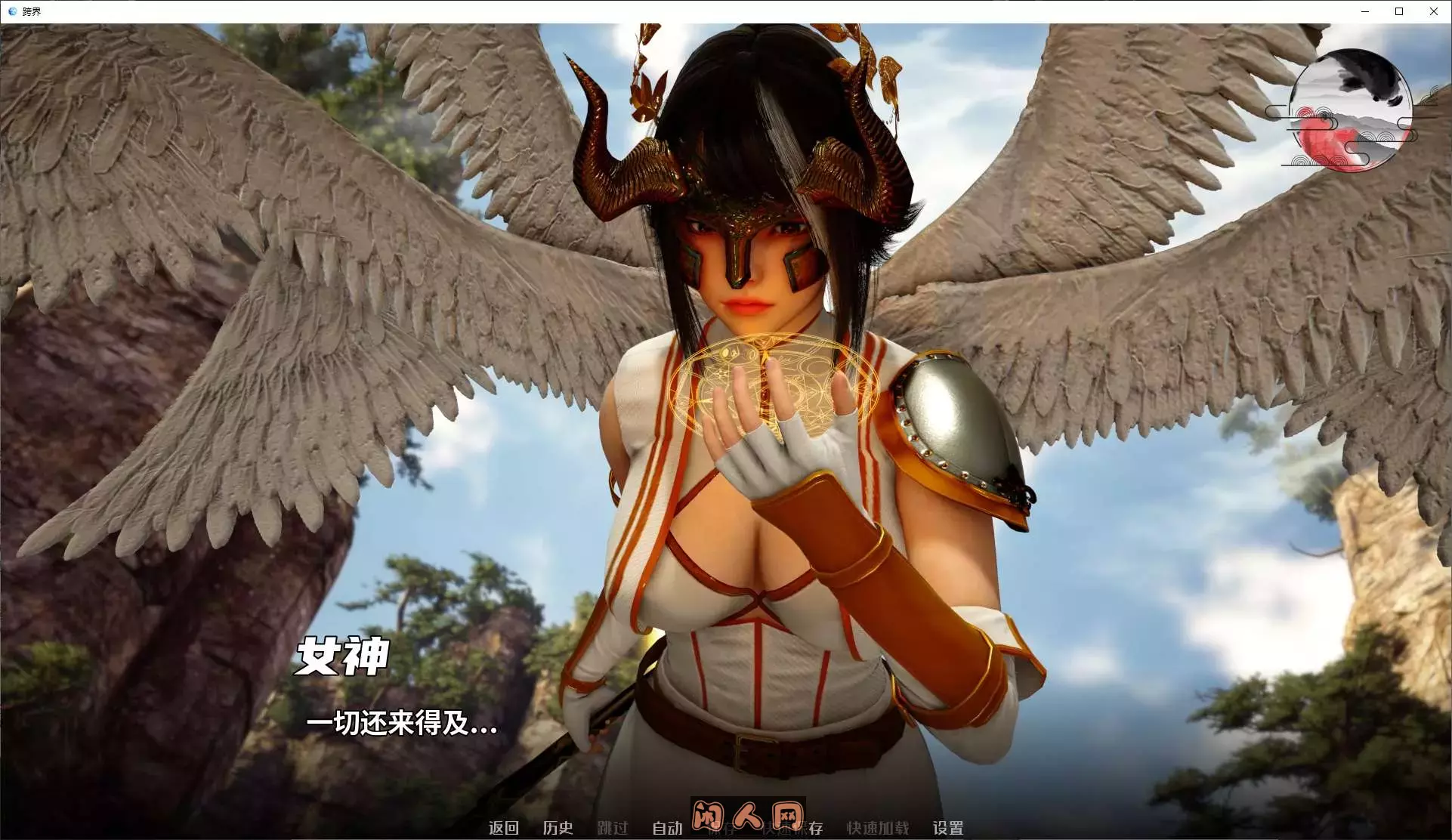The height and width of the screenshot is (840, 1452).
Task: Open the 历史 dialogue history panel
Action: [559, 828]
